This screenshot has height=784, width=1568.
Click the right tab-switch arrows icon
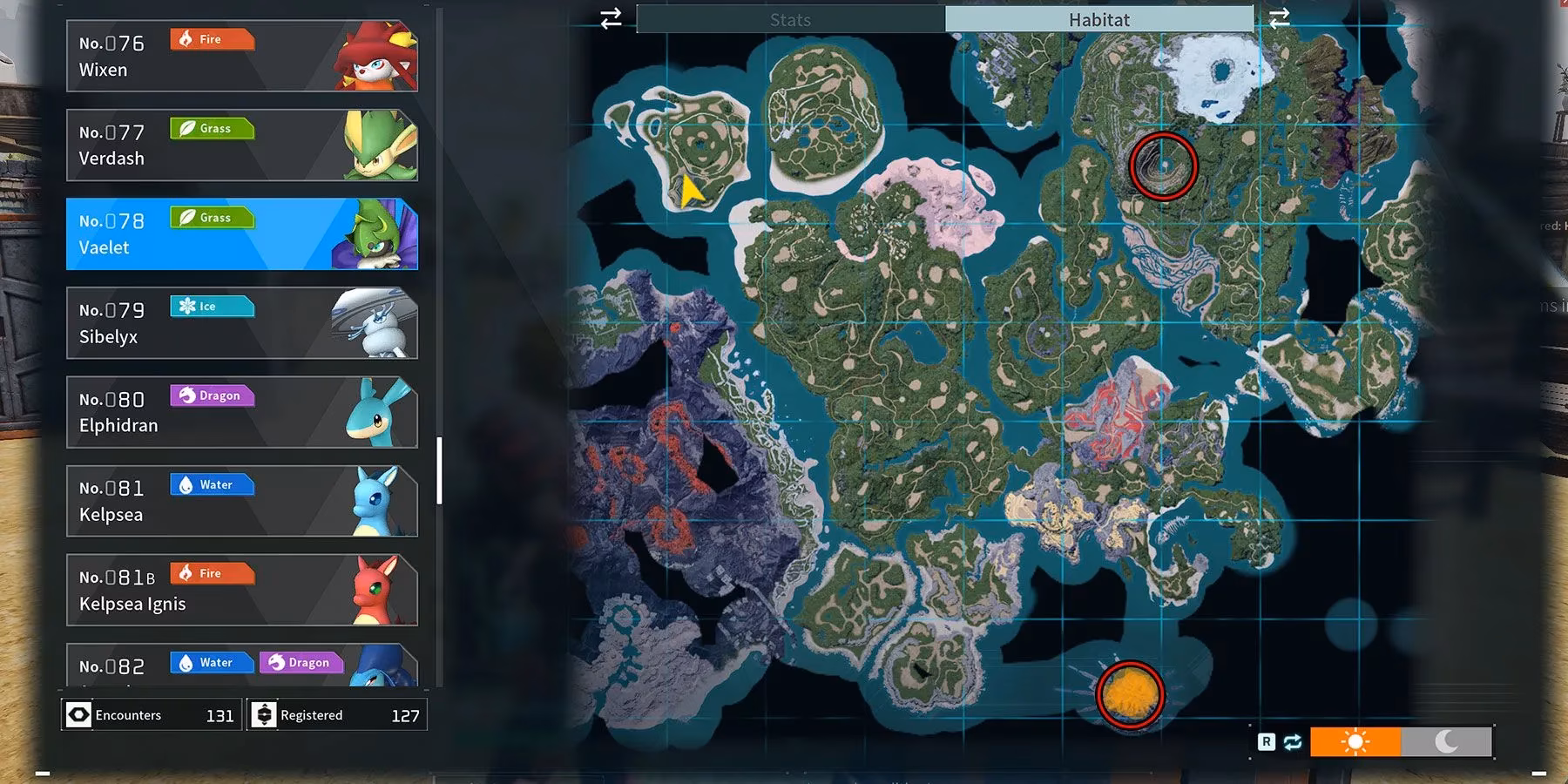pos(1279,18)
